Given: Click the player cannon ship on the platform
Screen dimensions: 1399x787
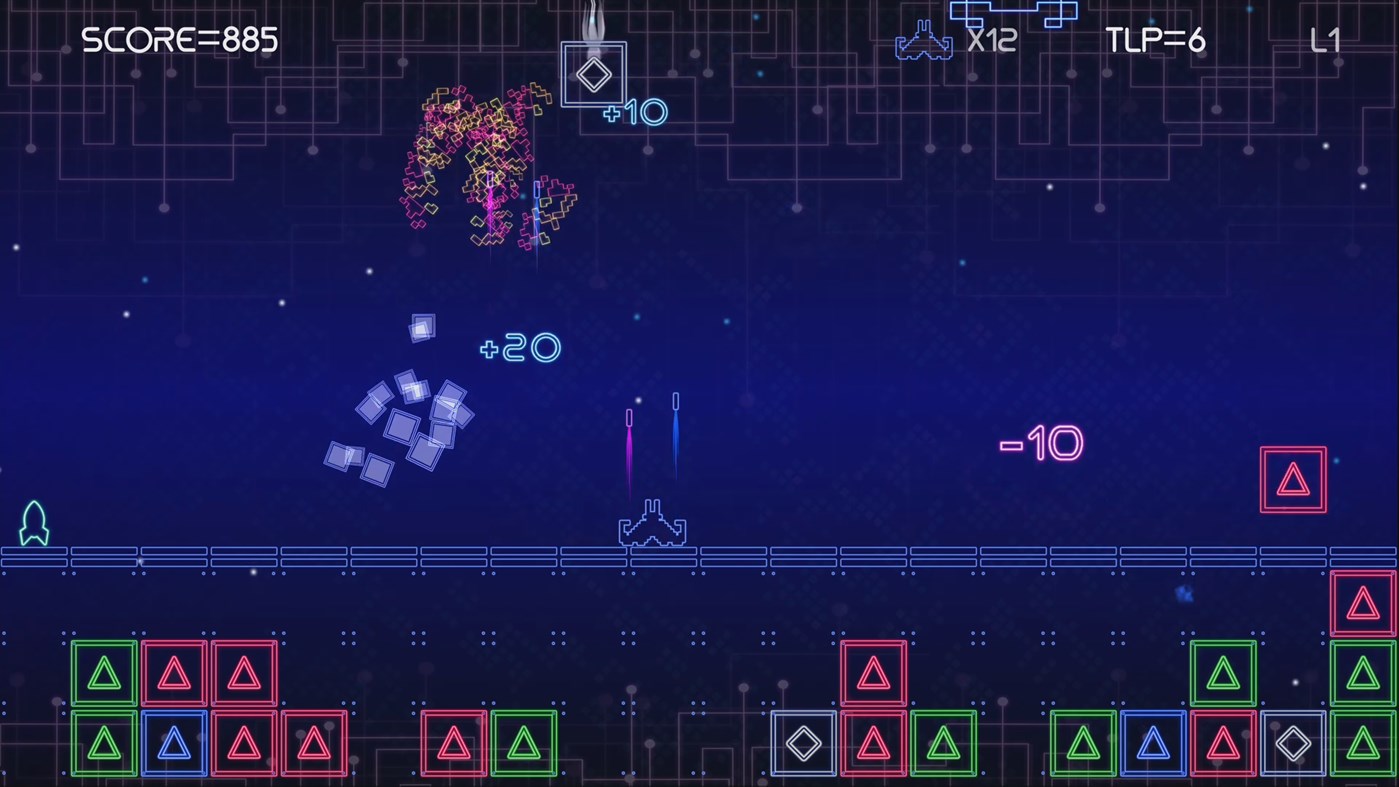Looking at the screenshot, I should pyautogui.click(x=653, y=522).
